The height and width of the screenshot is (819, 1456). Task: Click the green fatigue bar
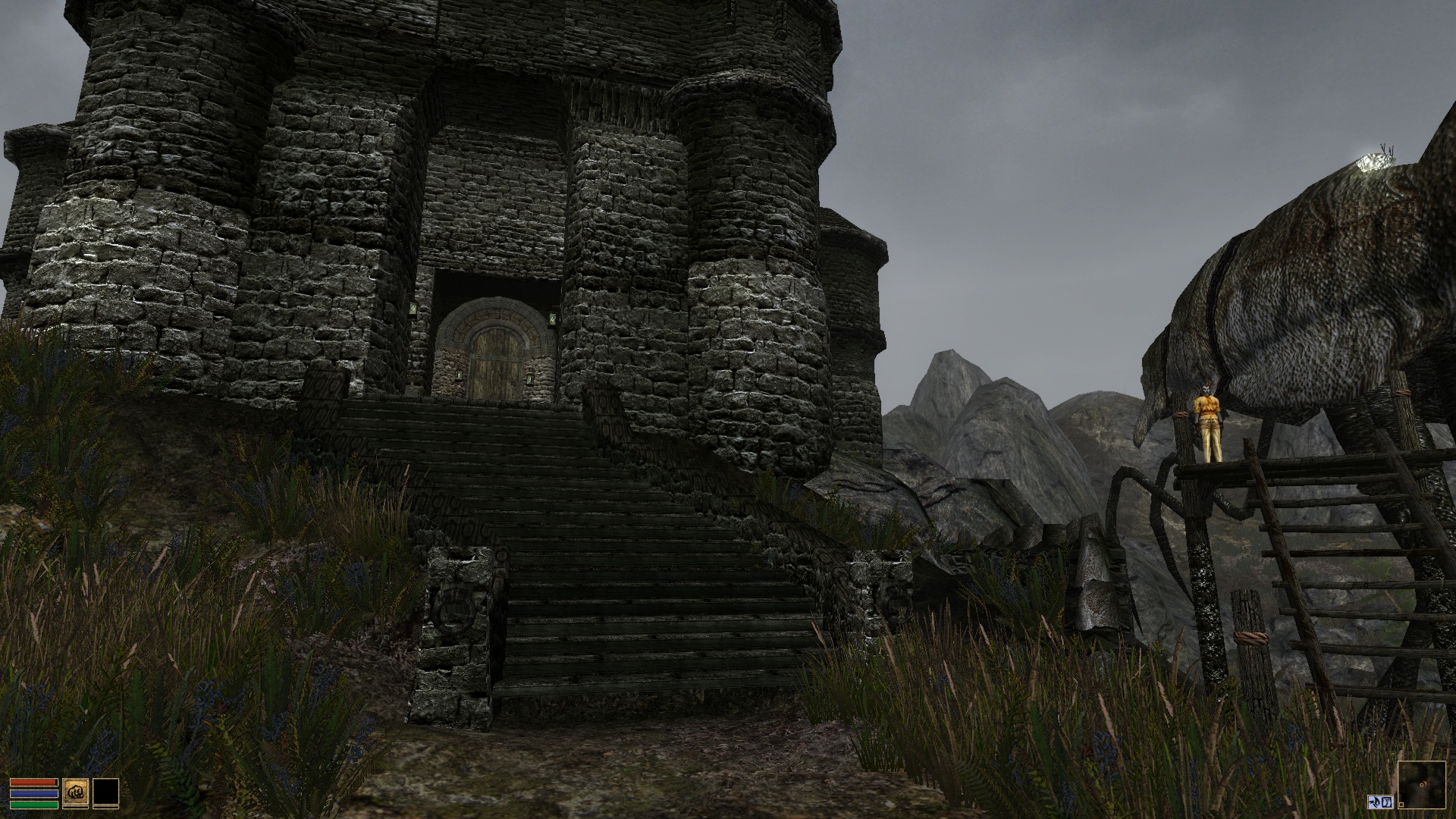[x=33, y=805]
